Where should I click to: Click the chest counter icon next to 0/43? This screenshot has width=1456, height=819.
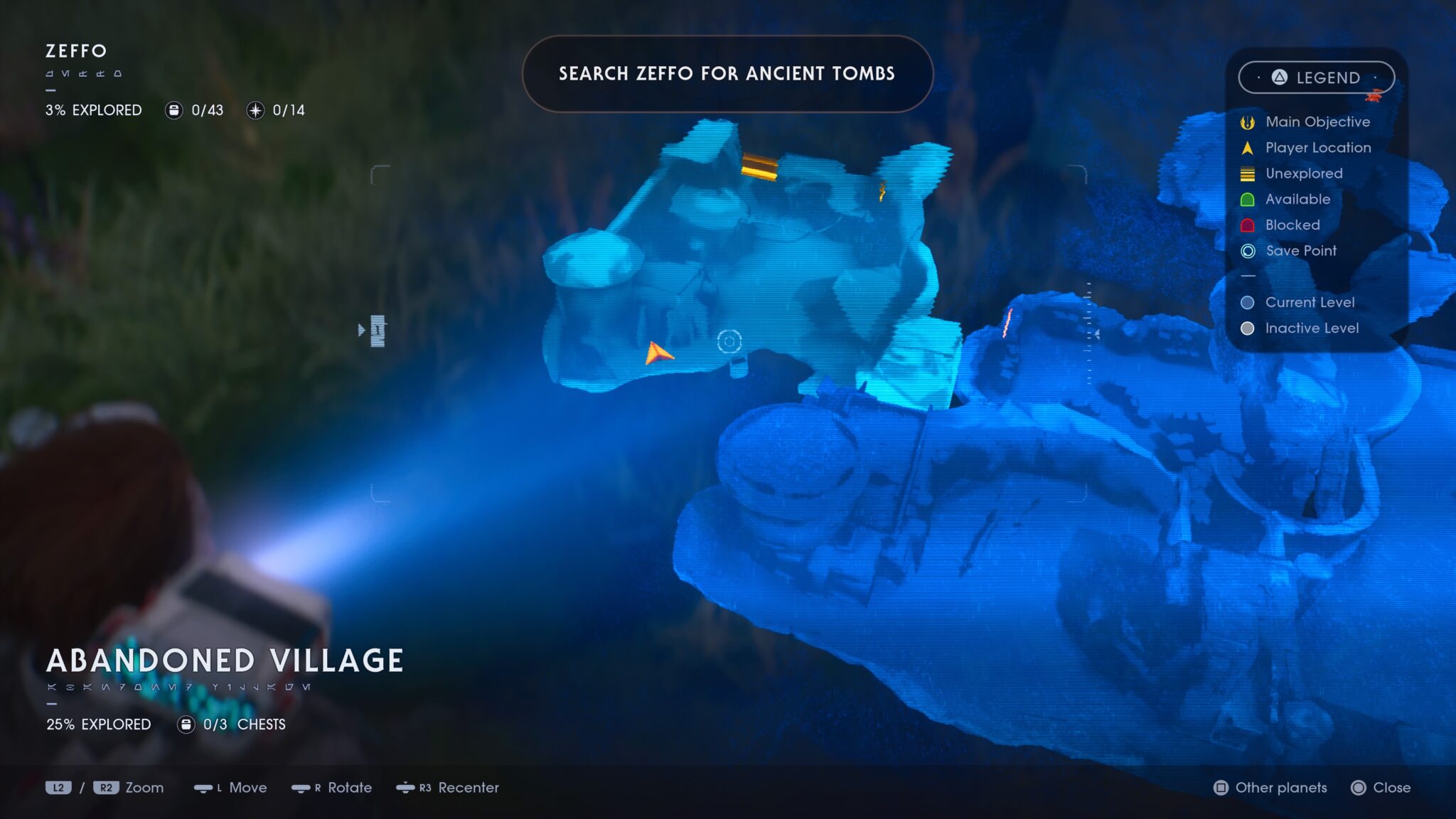tap(173, 110)
